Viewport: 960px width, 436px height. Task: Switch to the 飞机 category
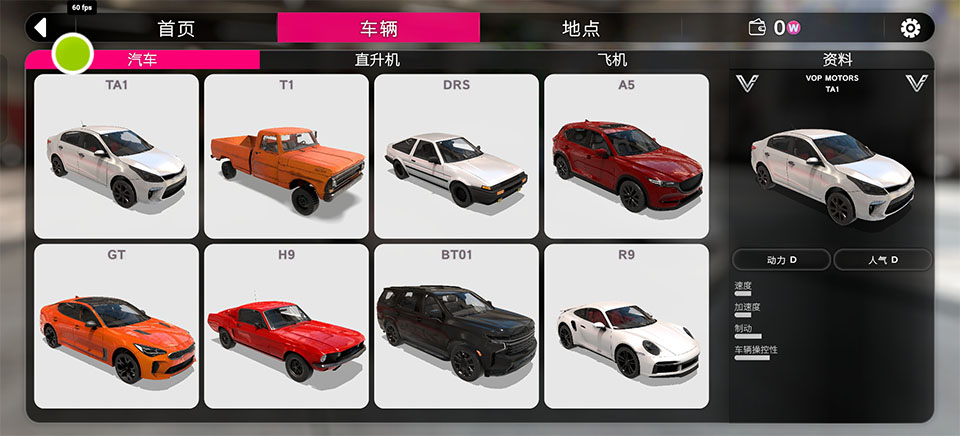point(612,60)
